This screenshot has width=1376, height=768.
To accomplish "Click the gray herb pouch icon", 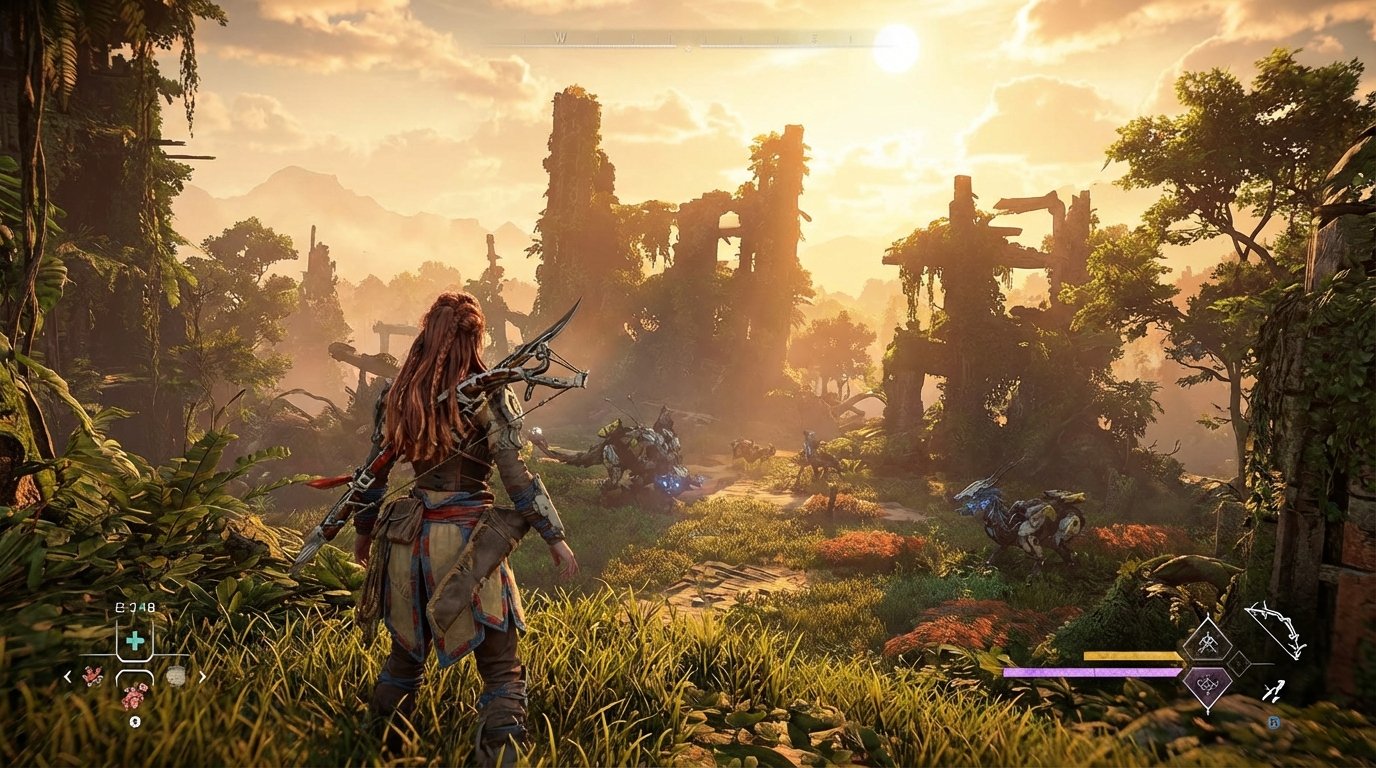I will [x=176, y=676].
